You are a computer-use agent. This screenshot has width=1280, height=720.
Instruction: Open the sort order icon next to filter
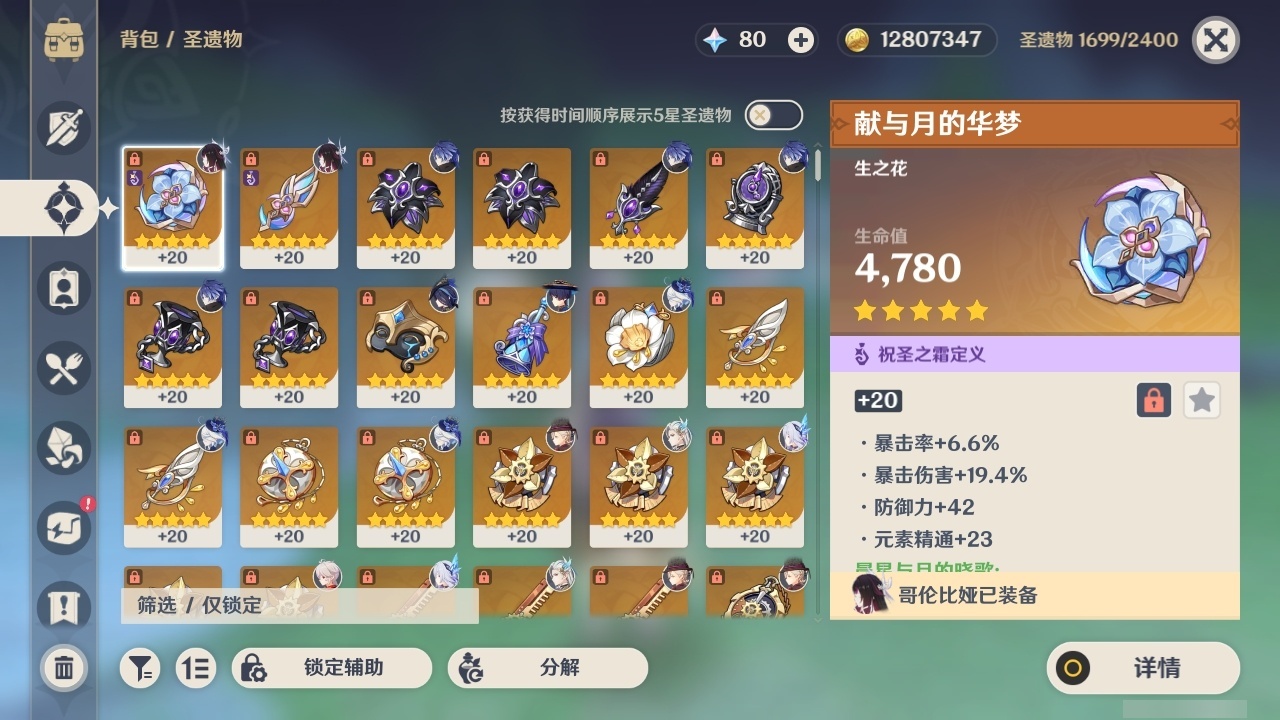tap(196, 668)
